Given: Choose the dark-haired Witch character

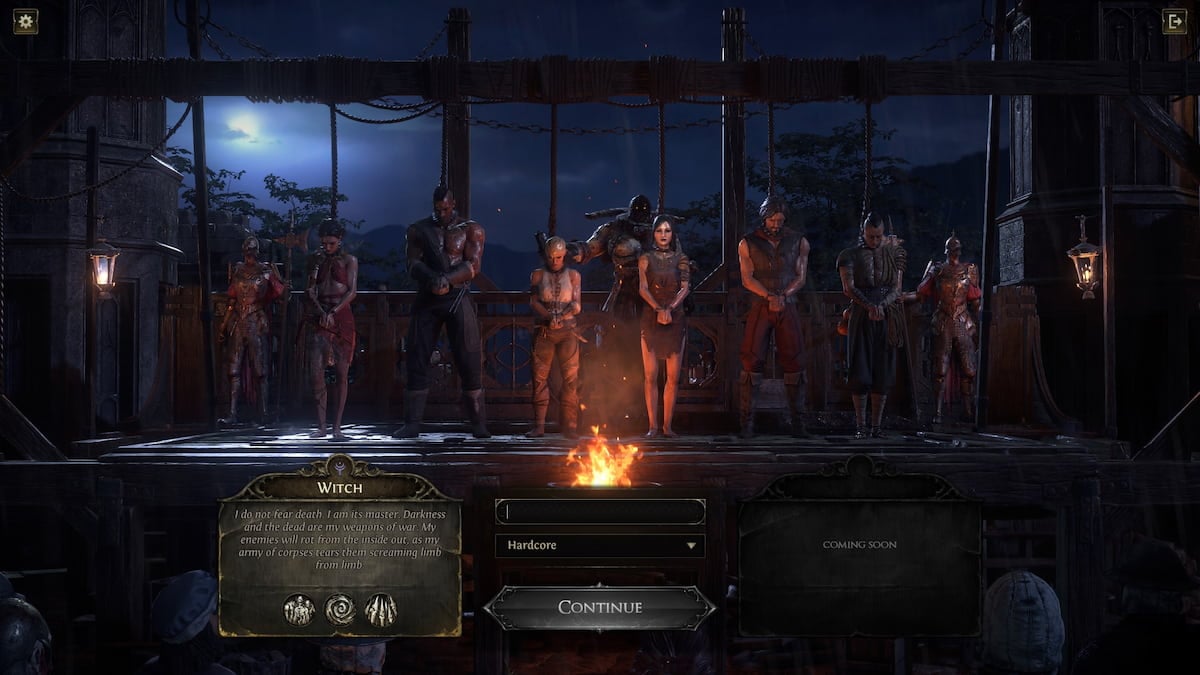Looking at the screenshot, I should 663,320.
